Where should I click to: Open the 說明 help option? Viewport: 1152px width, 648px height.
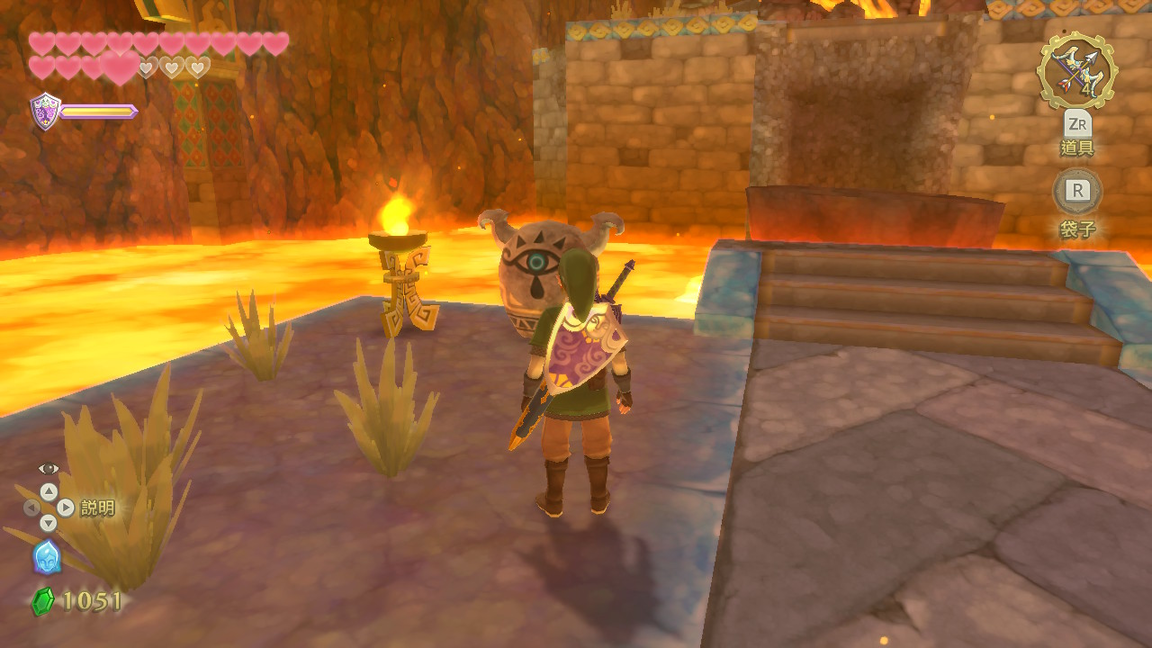click(97, 508)
